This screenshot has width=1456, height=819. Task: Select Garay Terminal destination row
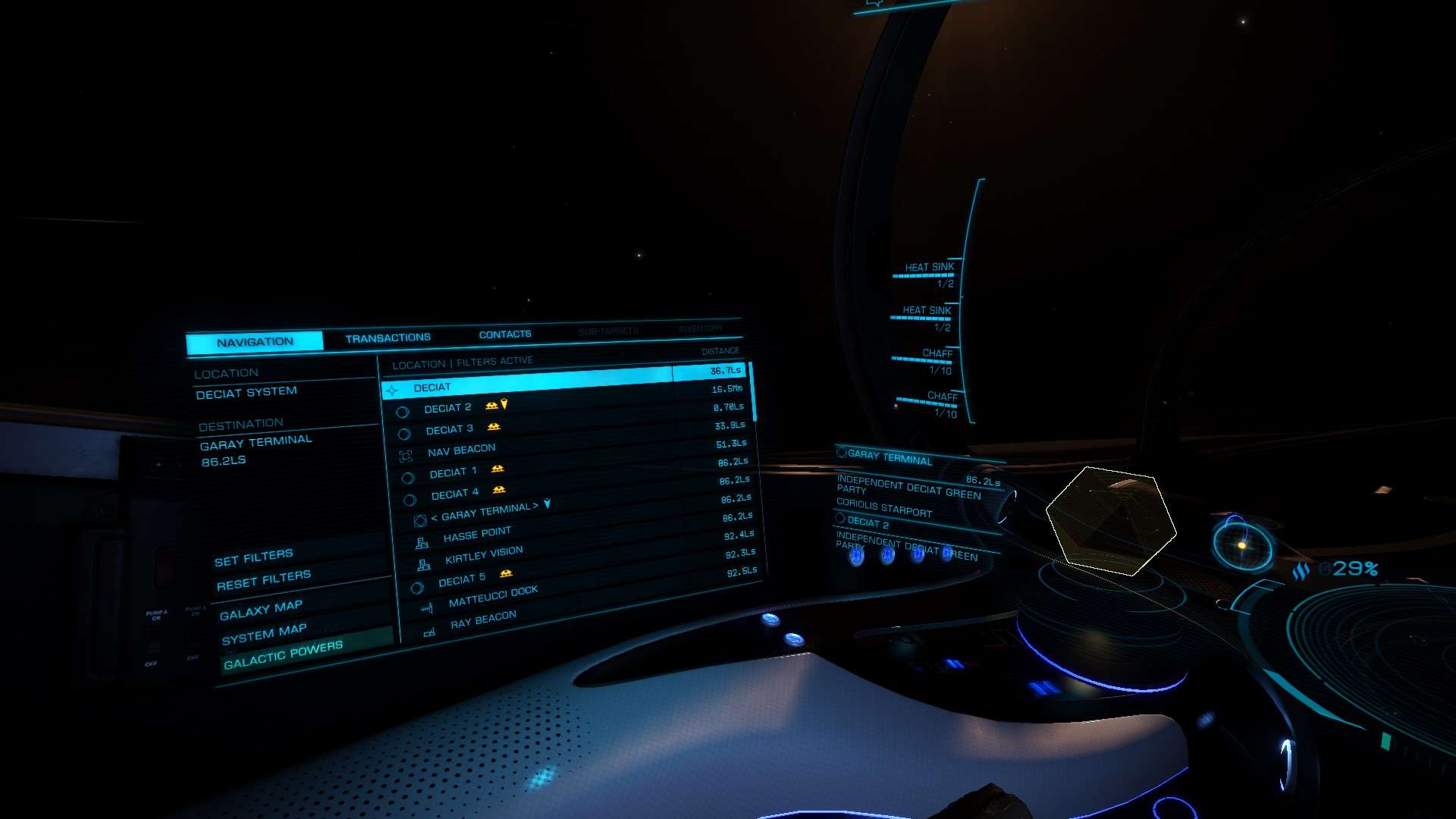coord(485,513)
